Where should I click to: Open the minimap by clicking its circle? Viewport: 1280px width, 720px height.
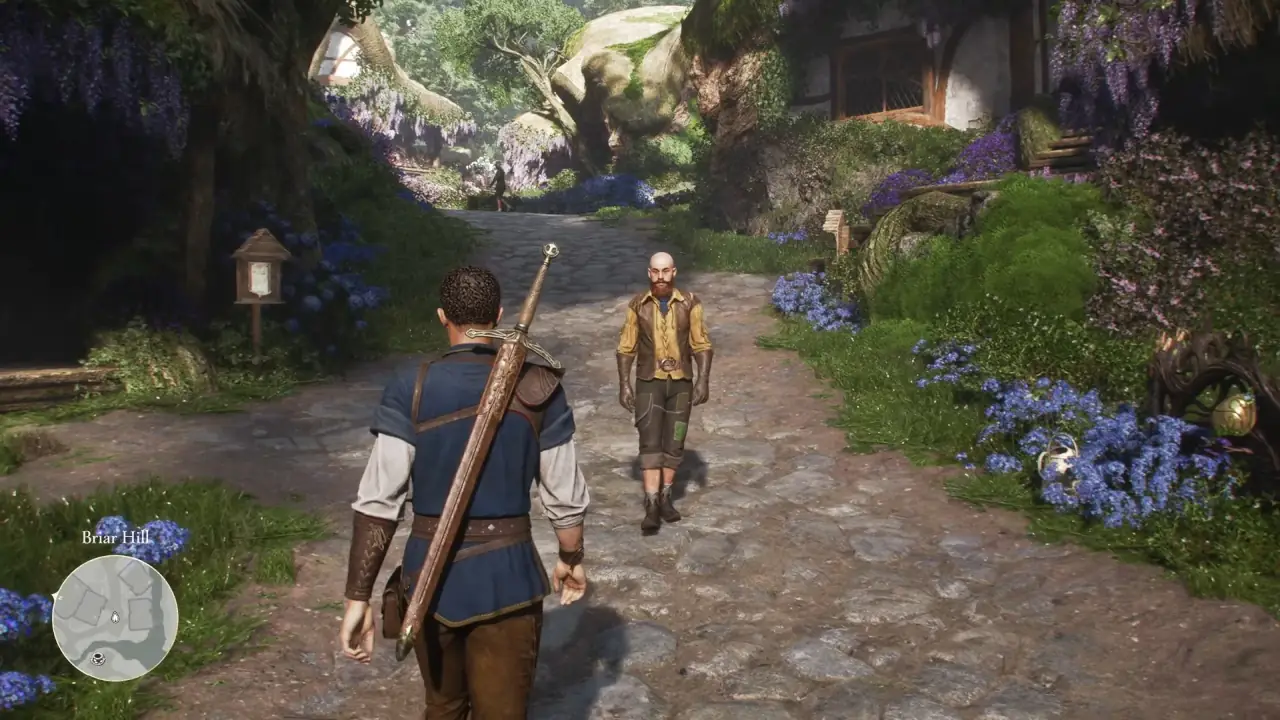coord(117,618)
